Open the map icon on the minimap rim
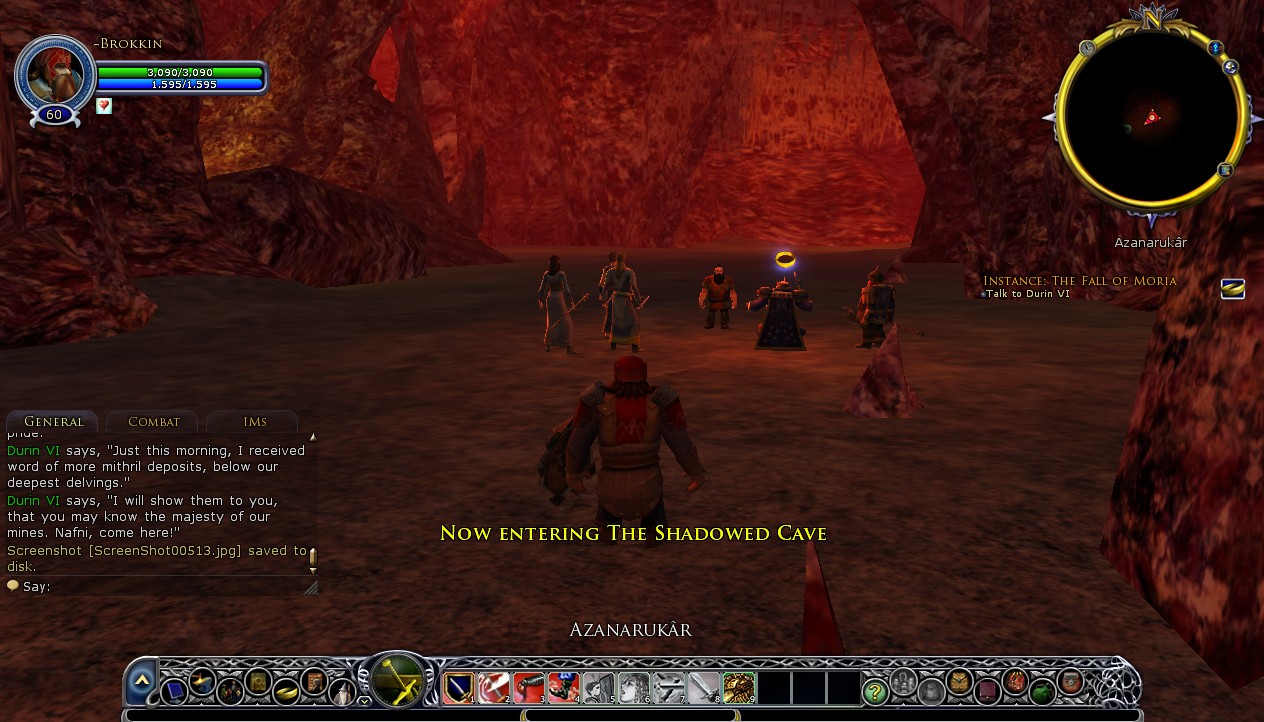1264x722 pixels. click(1225, 171)
